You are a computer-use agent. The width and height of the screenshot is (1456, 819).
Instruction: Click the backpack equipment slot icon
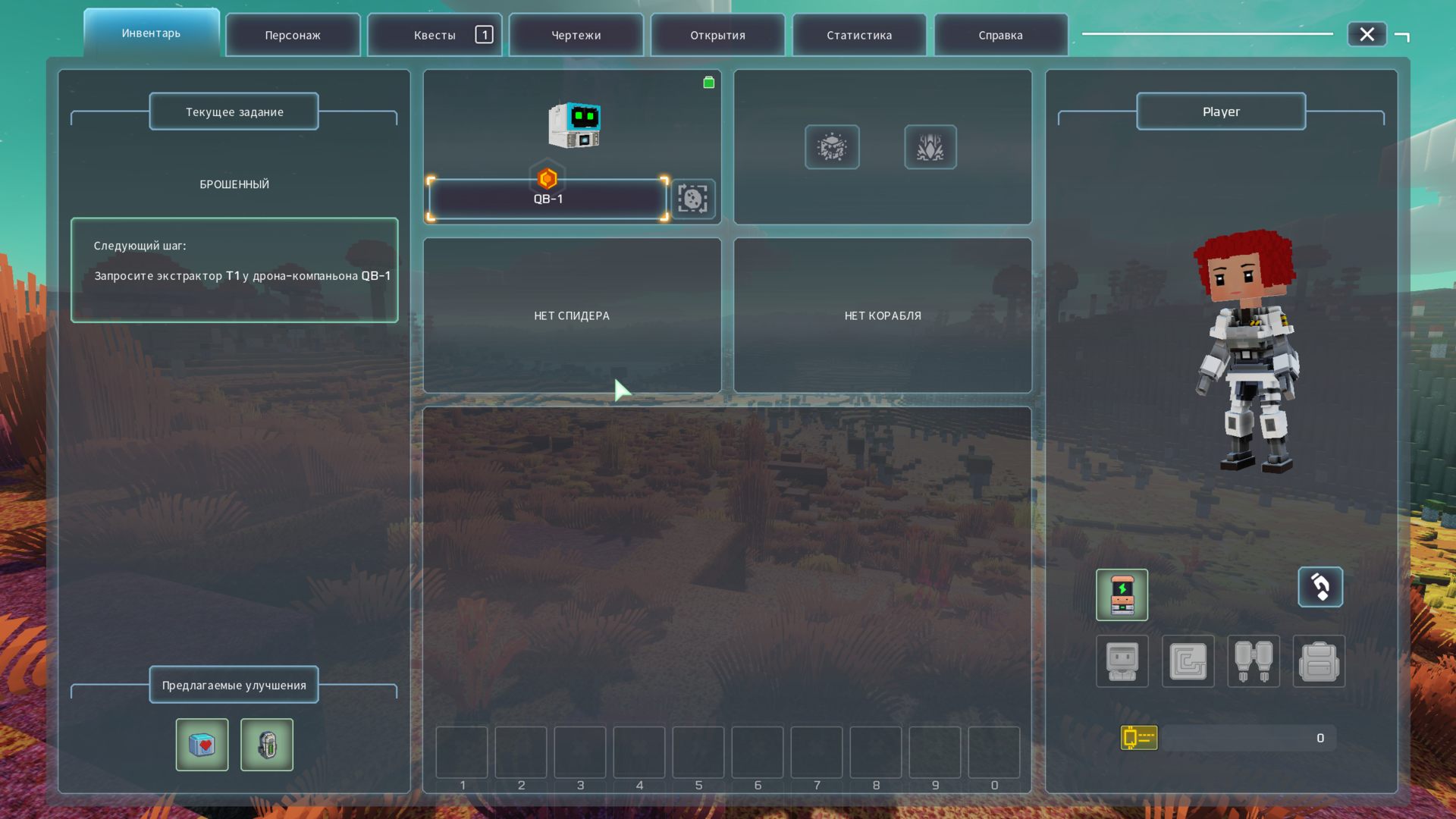(x=1319, y=661)
